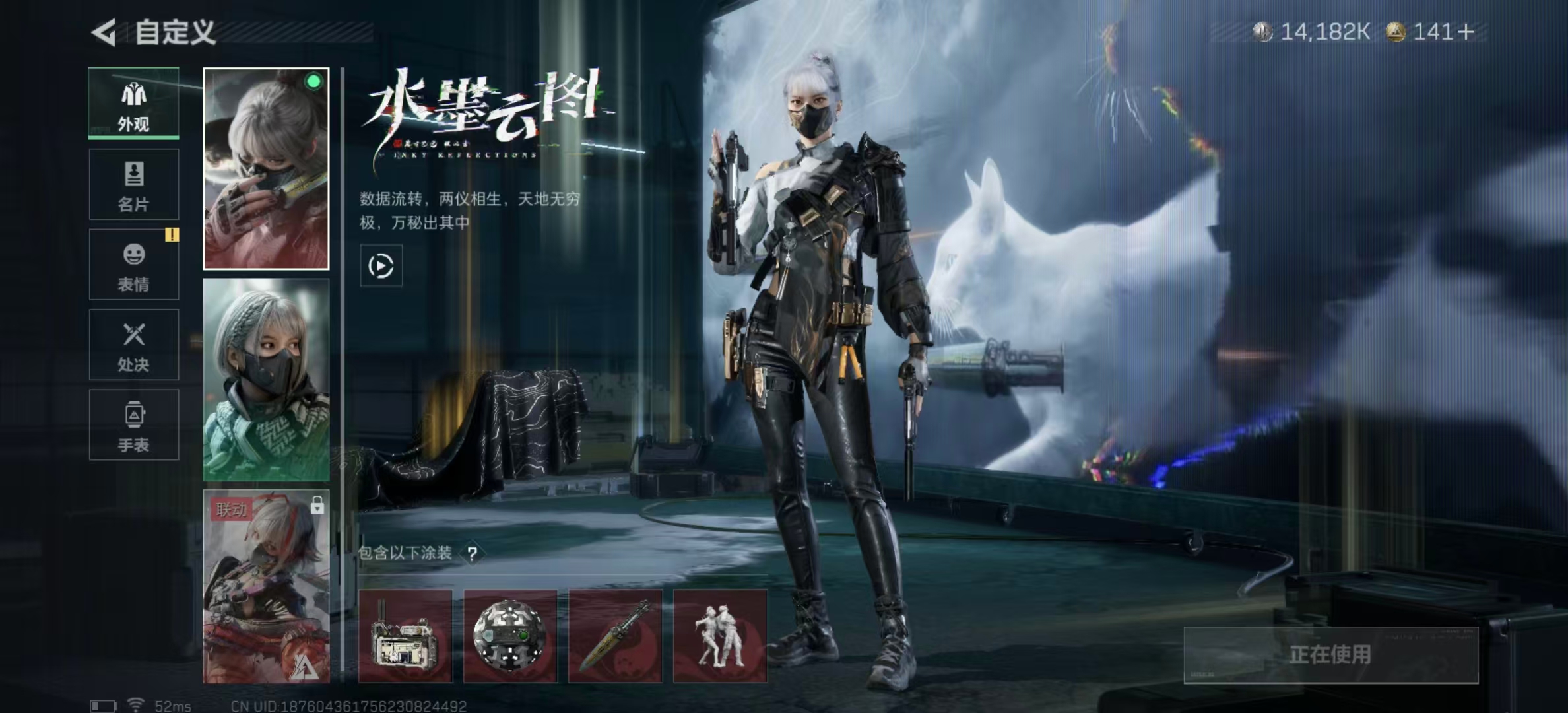Choose the teal-scarf braided-hair skin thumbnail
The height and width of the screenshot is (713, 1568).
pos(266,380)
